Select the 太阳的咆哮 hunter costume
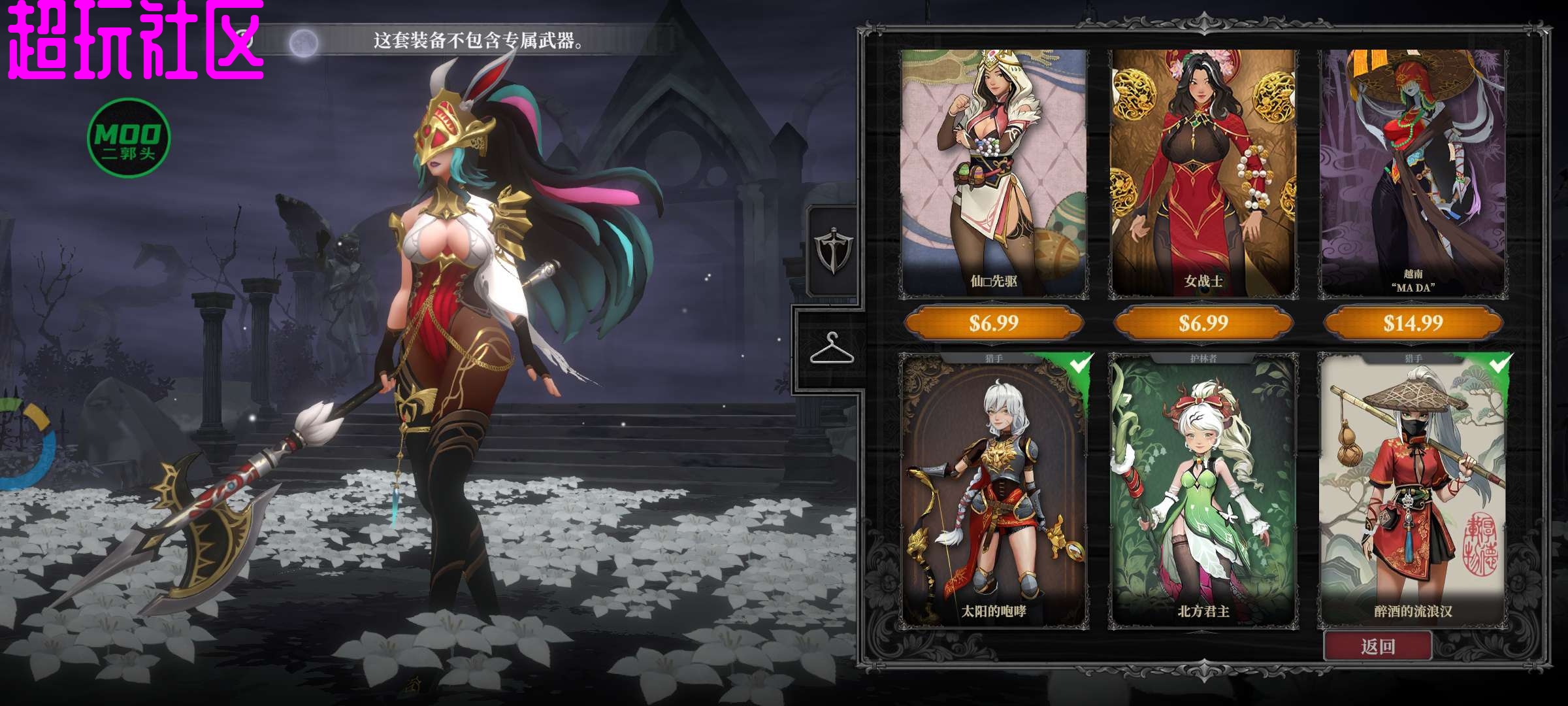The width and height of the screenshot is (1568, 706). click(x=994, y=490)
